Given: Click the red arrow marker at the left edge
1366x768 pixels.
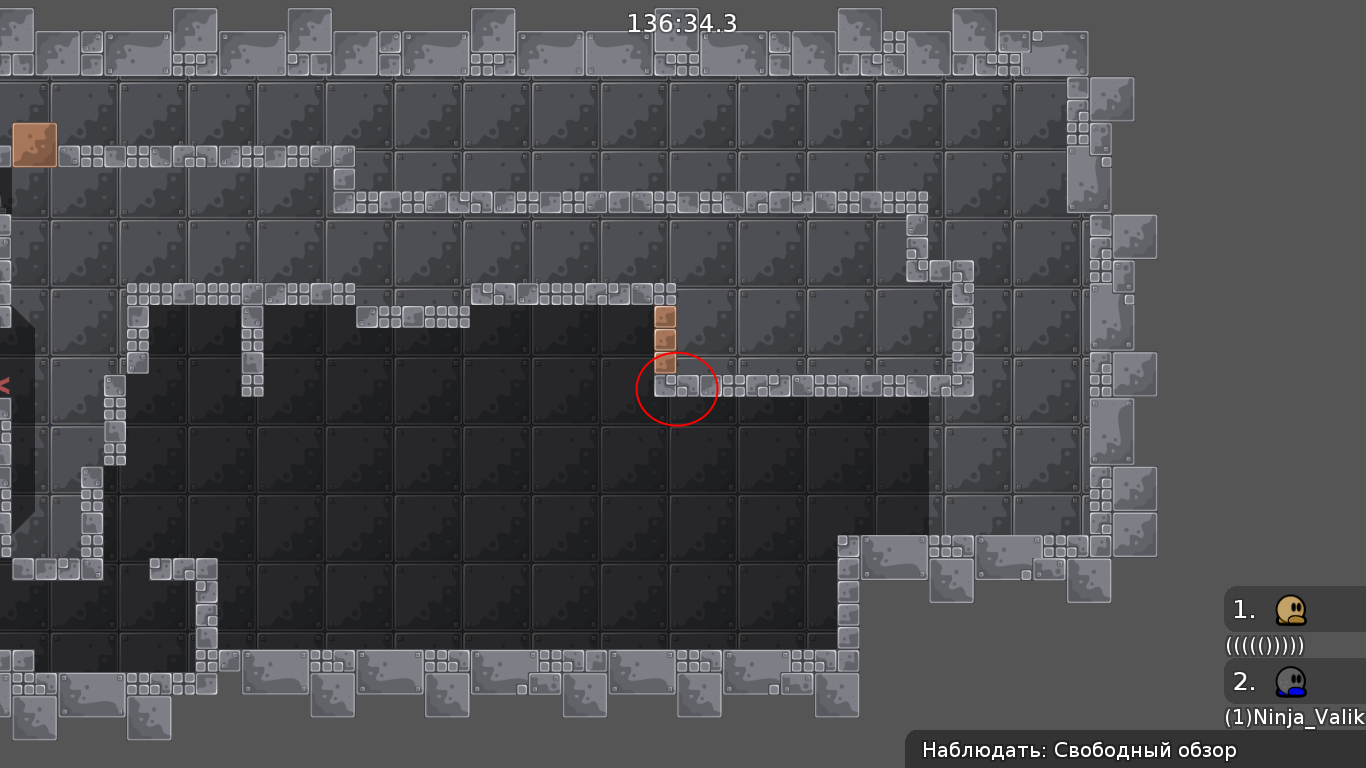Looking at the screenshot, I should coord(5,383).
